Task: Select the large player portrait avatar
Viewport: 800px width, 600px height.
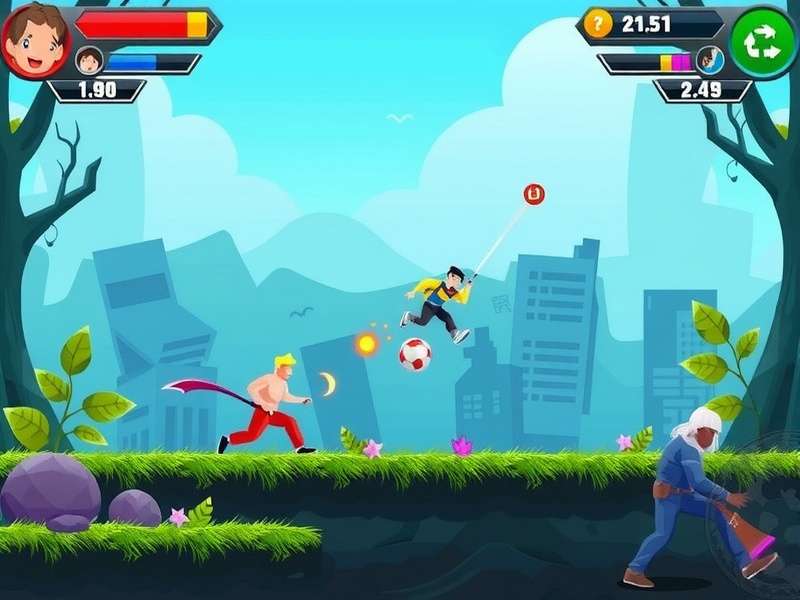Action: 35,40
